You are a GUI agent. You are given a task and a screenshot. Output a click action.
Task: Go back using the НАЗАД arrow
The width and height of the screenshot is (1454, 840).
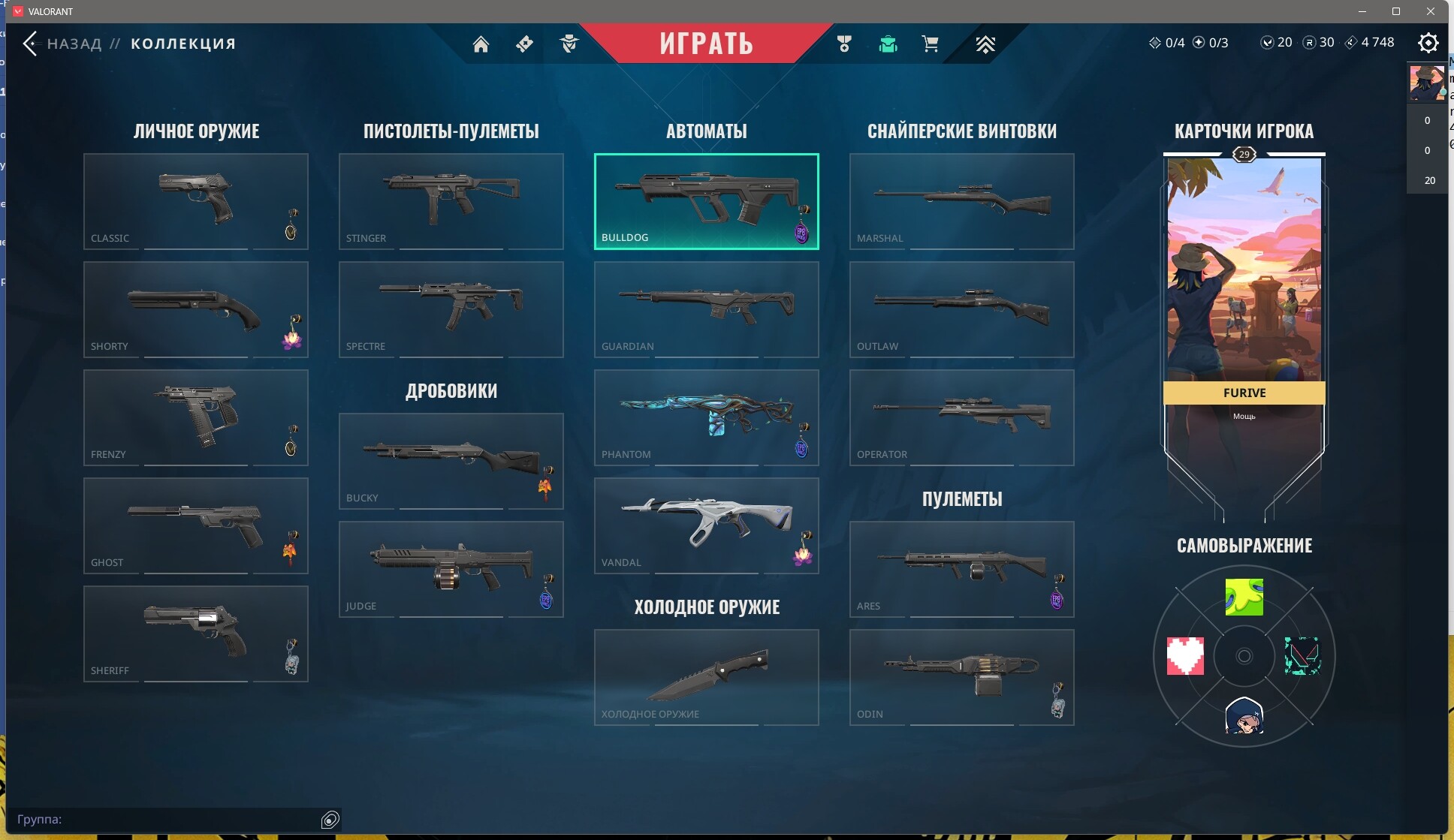pos(31,44)
